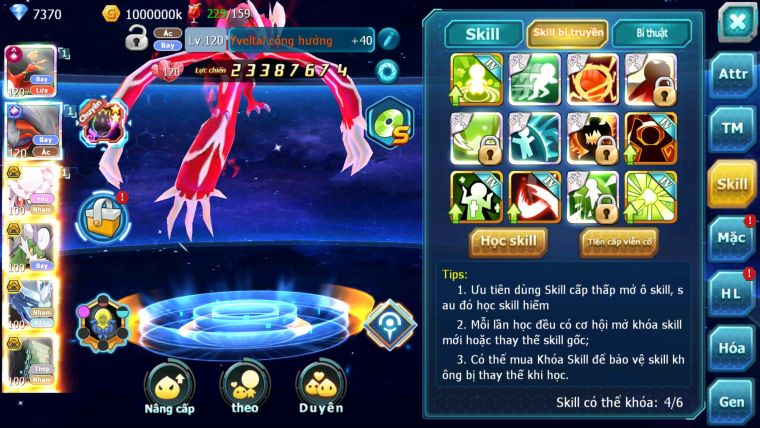Click the circular refresh arrows icon
Viewport: 760px width, 428px height.
386,70
